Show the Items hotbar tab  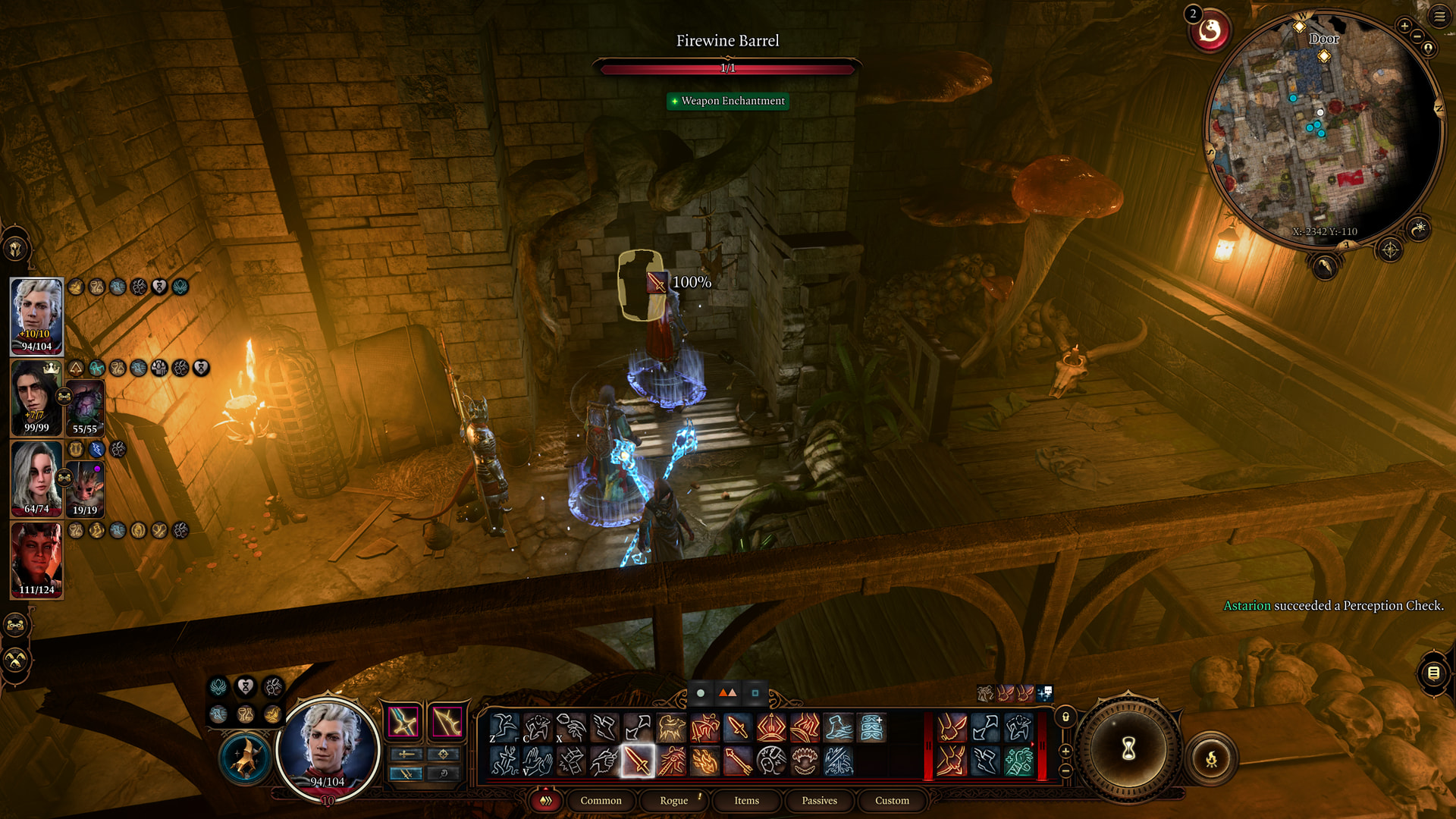(x=746, y=800)
